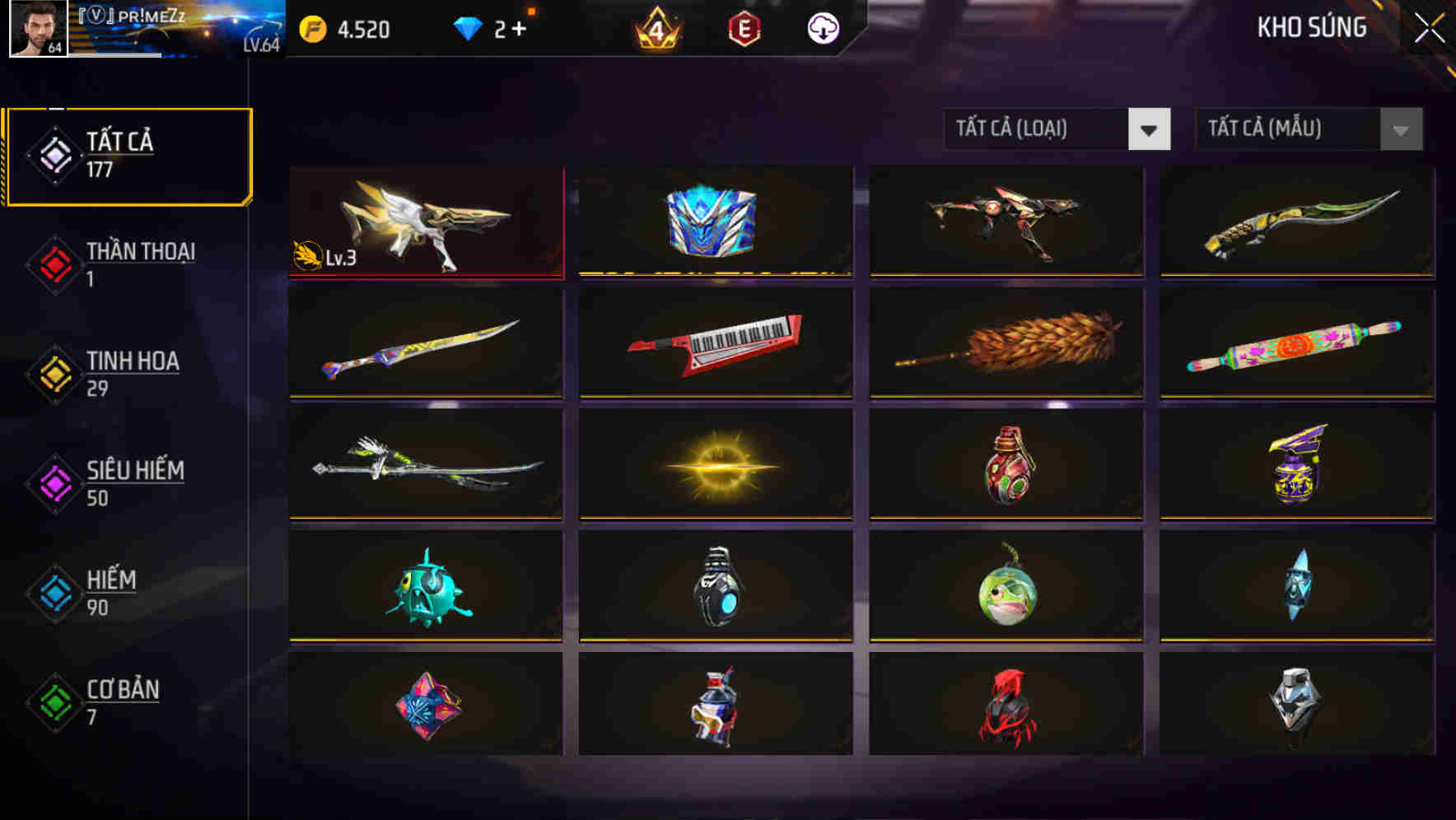1456x820 pixels.
Task: Open the cloud download icon in top bar
Action: tap(822, 27)
